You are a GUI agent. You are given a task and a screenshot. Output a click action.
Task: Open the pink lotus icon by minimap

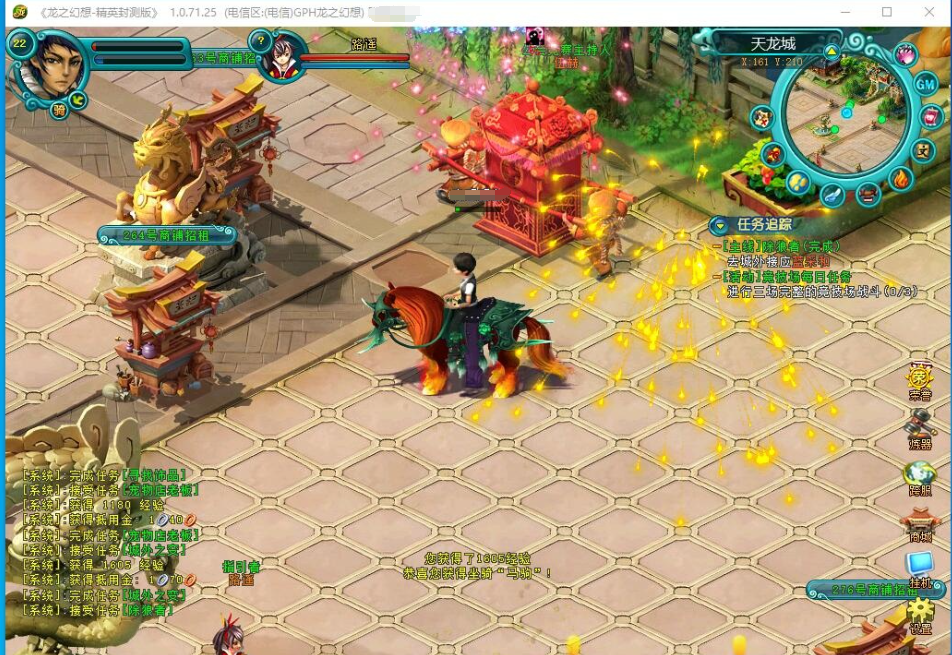pyautogui.click(x=907, y=55)
